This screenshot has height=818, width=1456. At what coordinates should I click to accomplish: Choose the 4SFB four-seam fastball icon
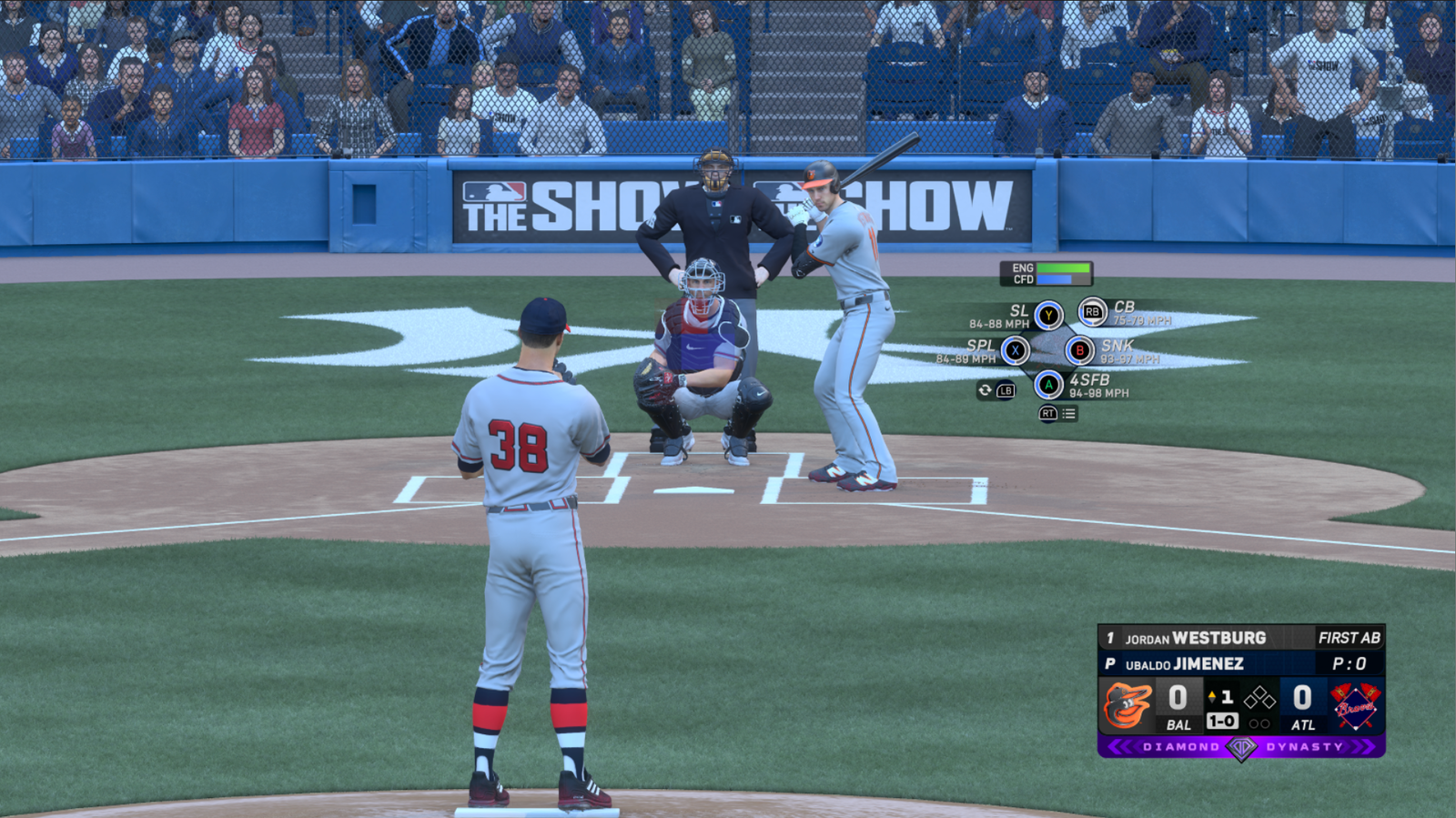[x=1051, y=384]
